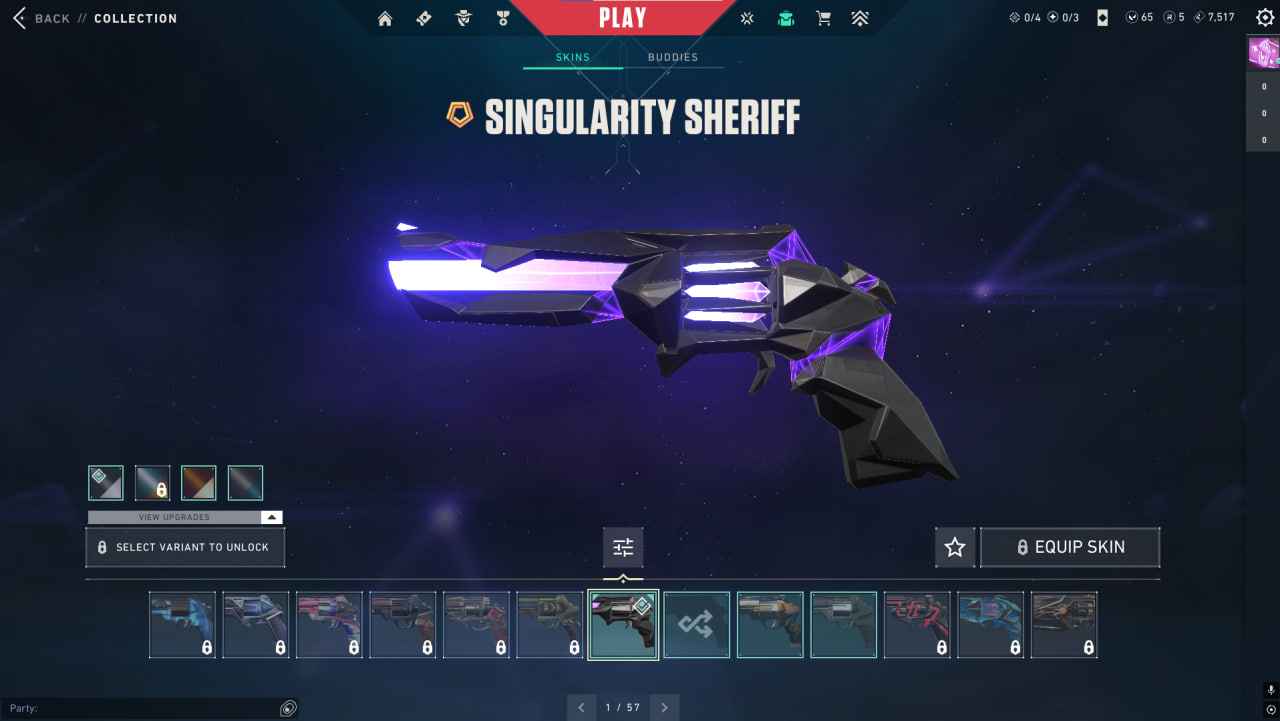
Task: Open the Home screen from the top navigation
Action: [x=385, y=17]
